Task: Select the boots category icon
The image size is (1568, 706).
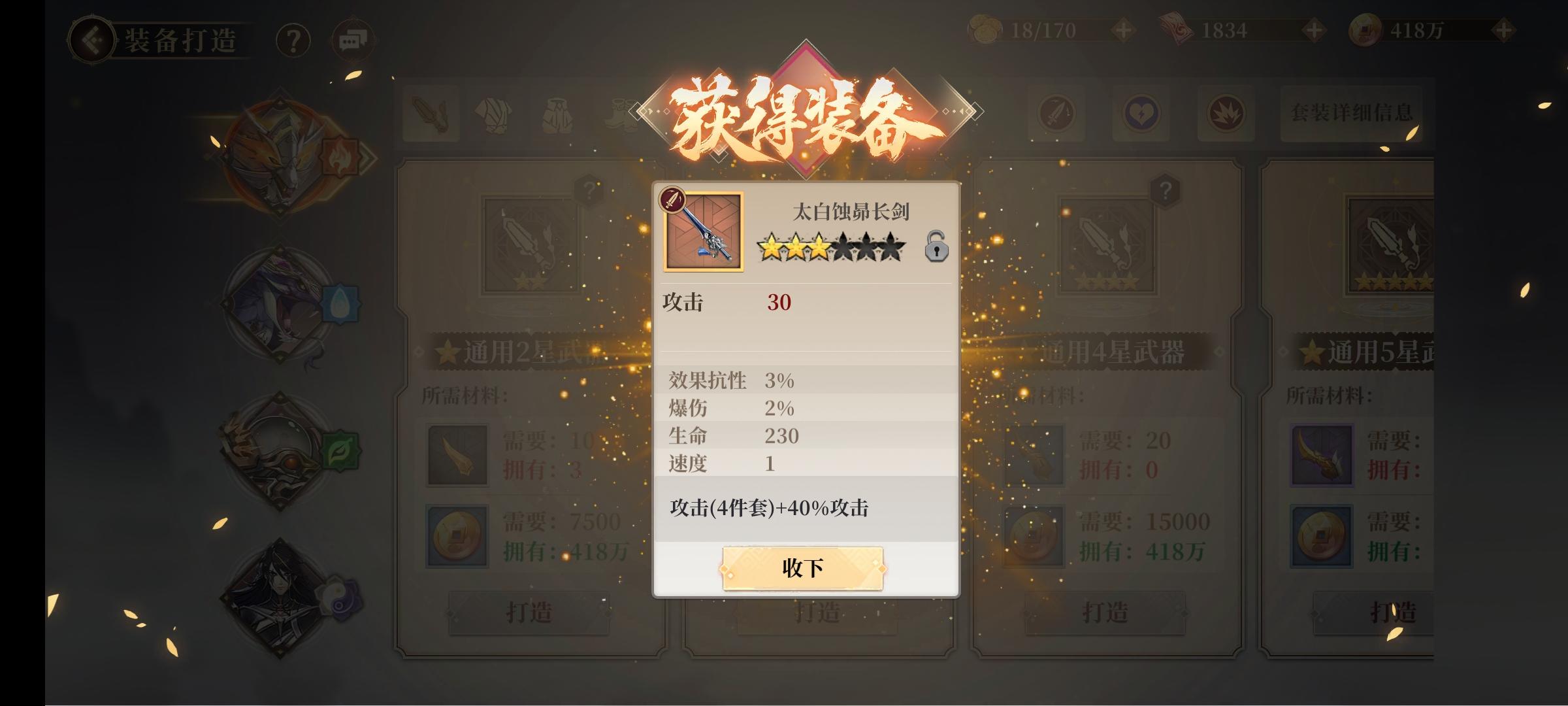Action: (621, 114)
